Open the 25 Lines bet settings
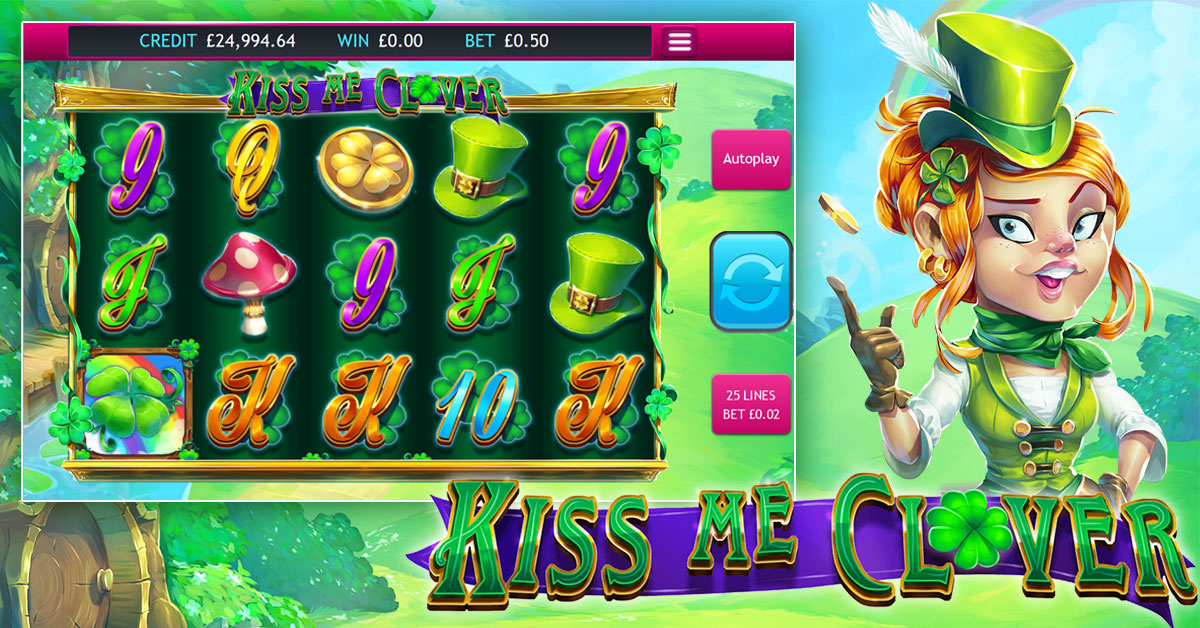The image size is (1200, 628). pos(750,404)
